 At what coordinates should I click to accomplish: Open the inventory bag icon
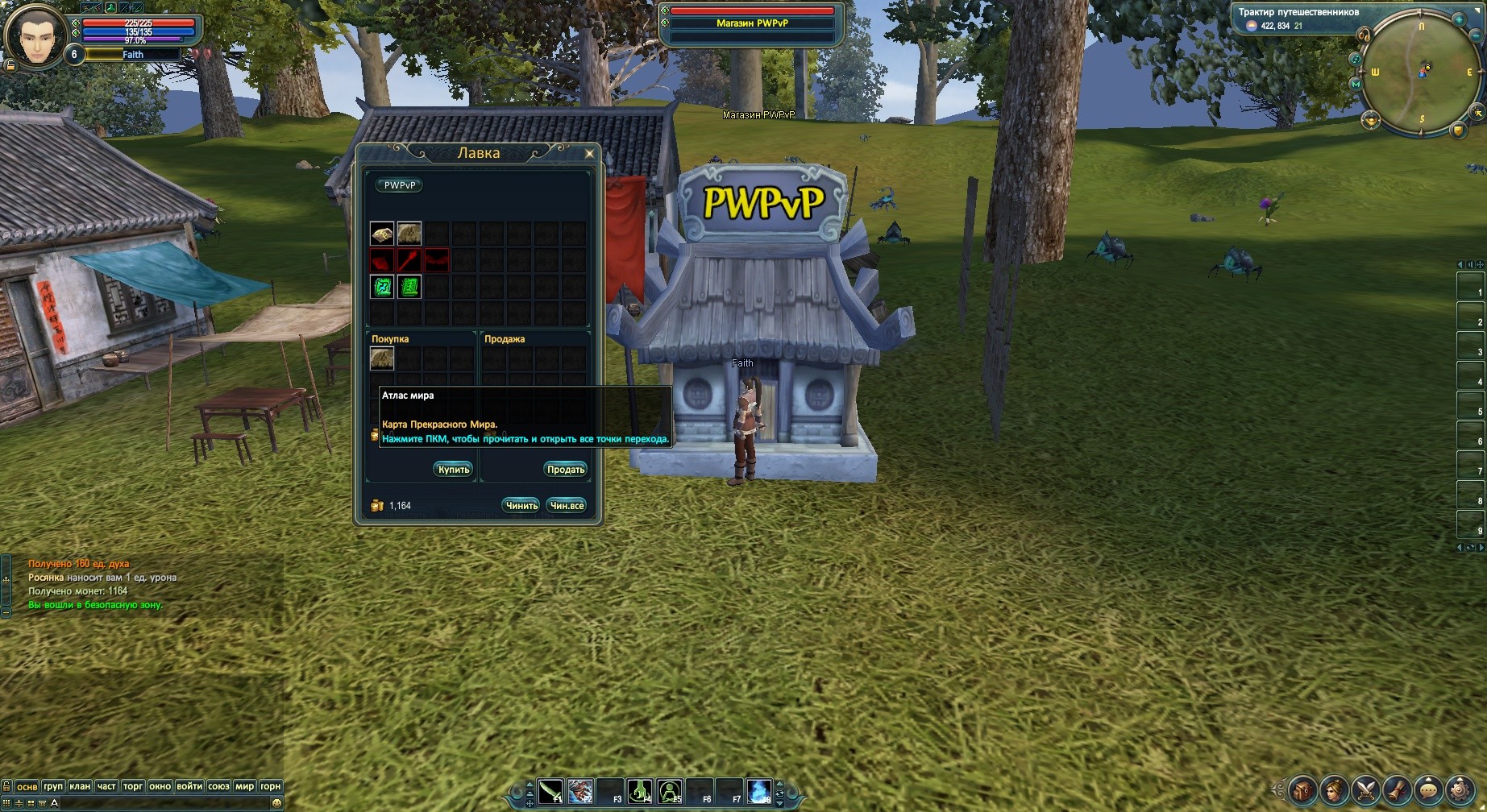(x=1302, y=791)
